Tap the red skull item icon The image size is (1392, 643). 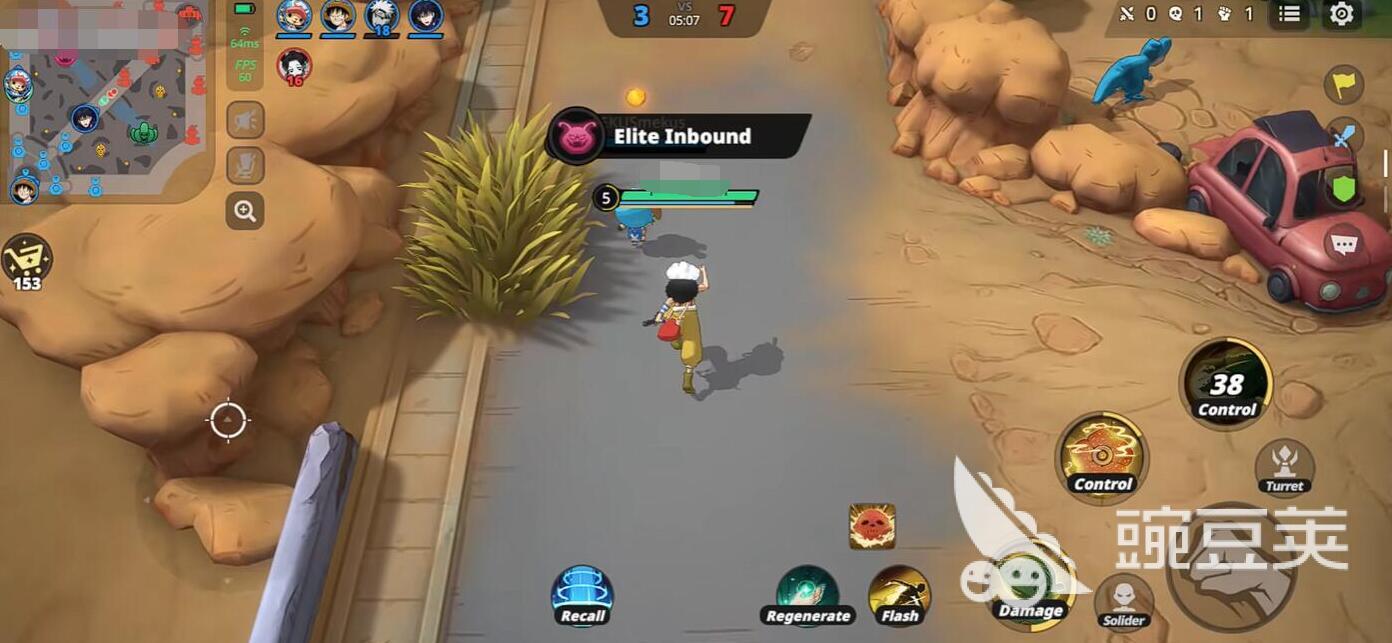(x=872, y=526)
